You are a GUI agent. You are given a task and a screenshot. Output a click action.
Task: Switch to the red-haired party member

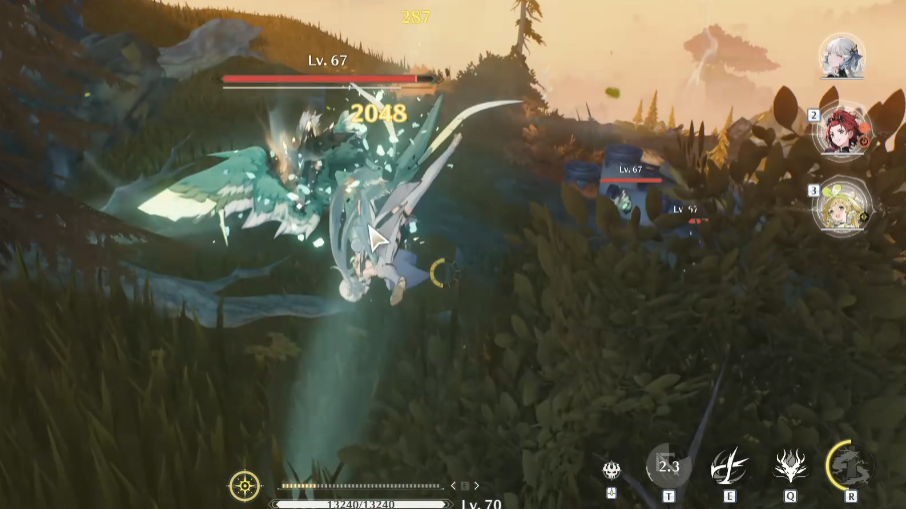(x=843, y=130)
